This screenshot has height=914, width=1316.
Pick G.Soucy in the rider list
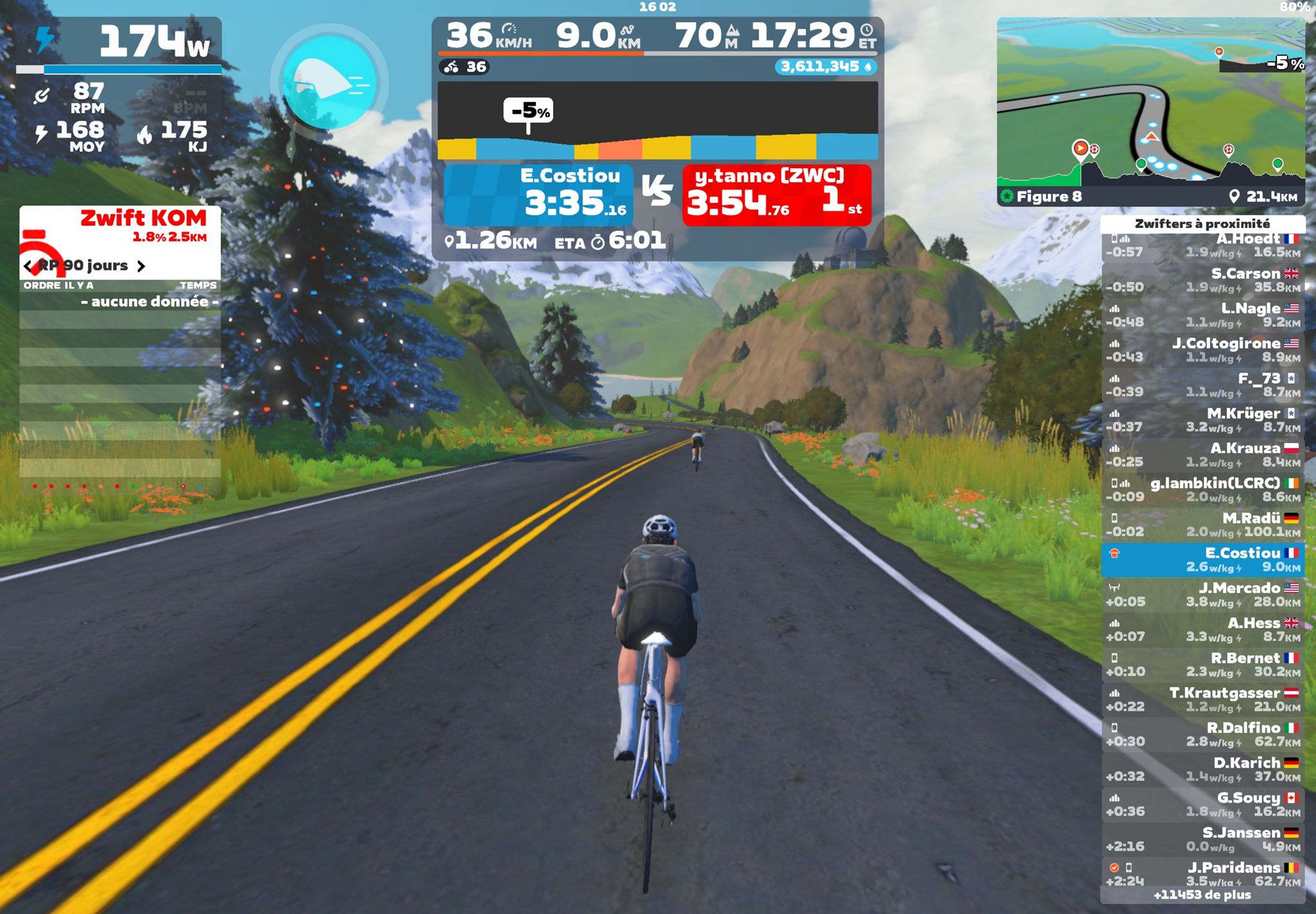click(1202, 804)
